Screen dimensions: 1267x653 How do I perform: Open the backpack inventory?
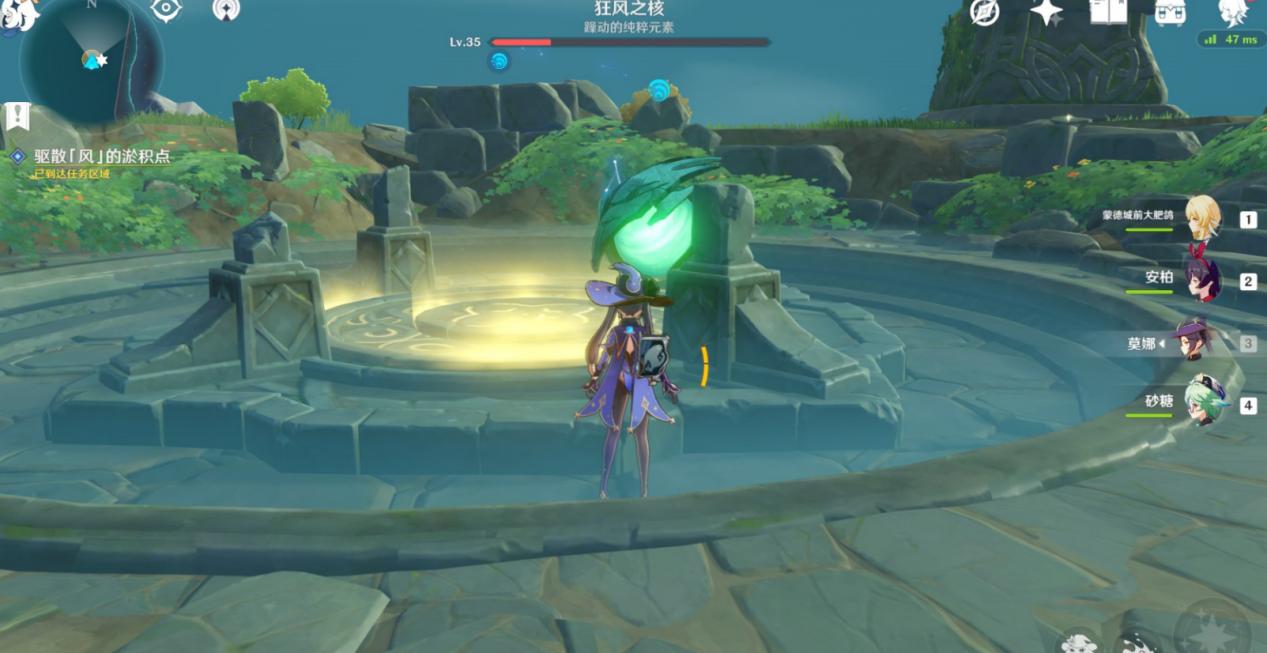pyautogui.click(x=1170, y=12)
